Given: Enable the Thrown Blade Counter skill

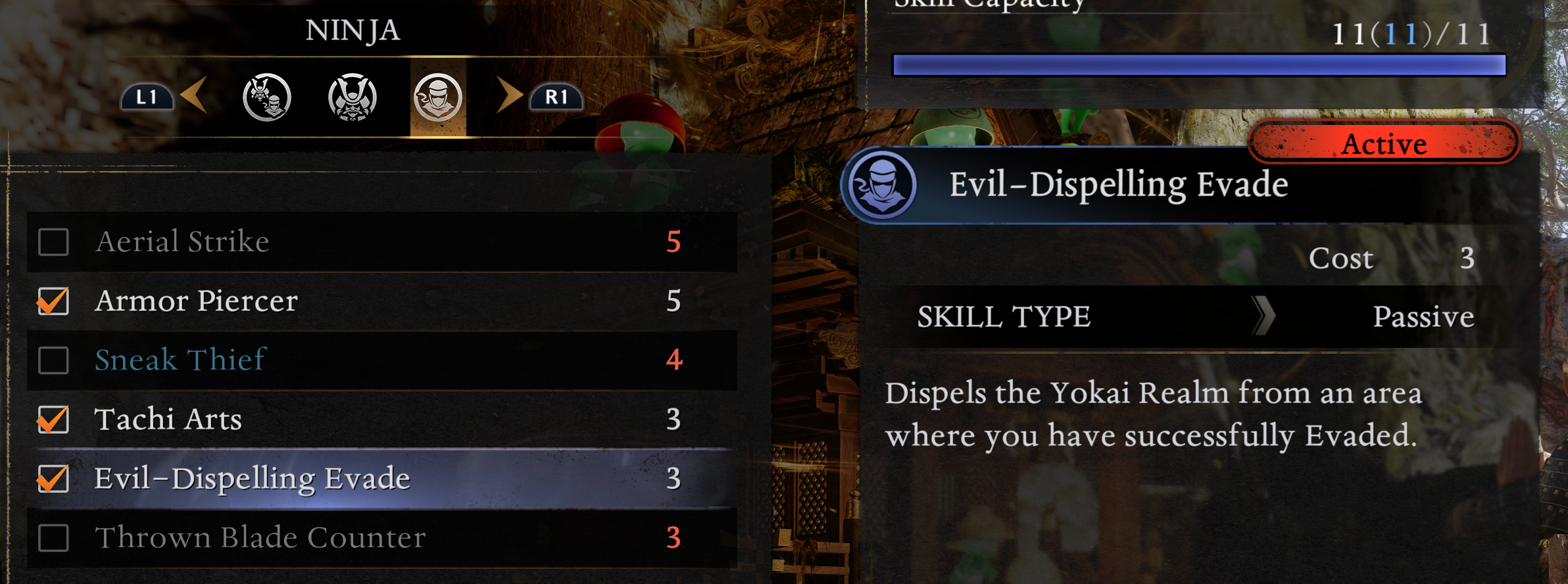Looking at the screenshot, I should pos(54,537).
